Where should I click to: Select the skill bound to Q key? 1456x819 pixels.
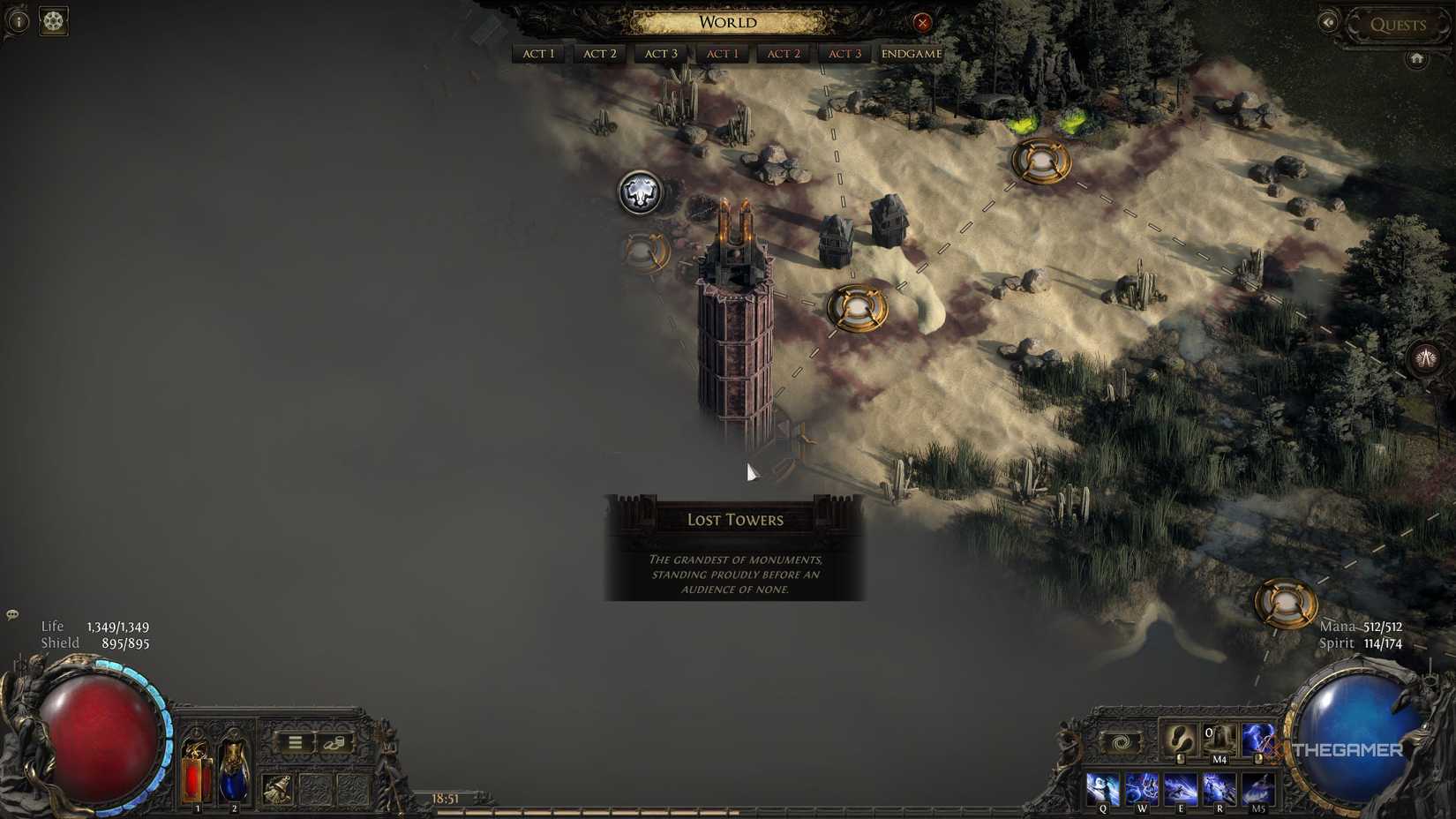pyautogui.click(x=1102, y=786)
